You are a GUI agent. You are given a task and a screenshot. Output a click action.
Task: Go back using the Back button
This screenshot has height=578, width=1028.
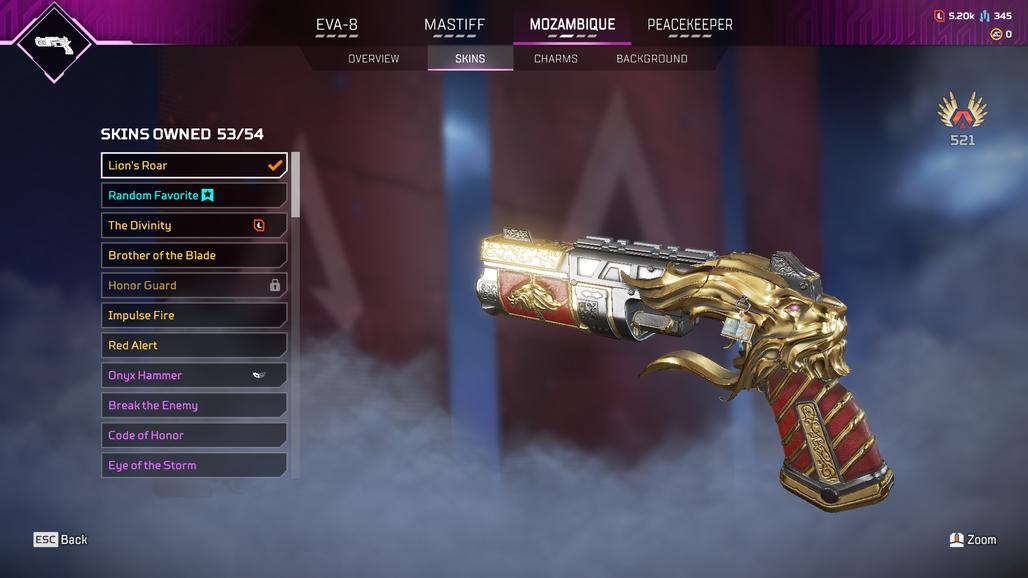click(x=61, y=539)
